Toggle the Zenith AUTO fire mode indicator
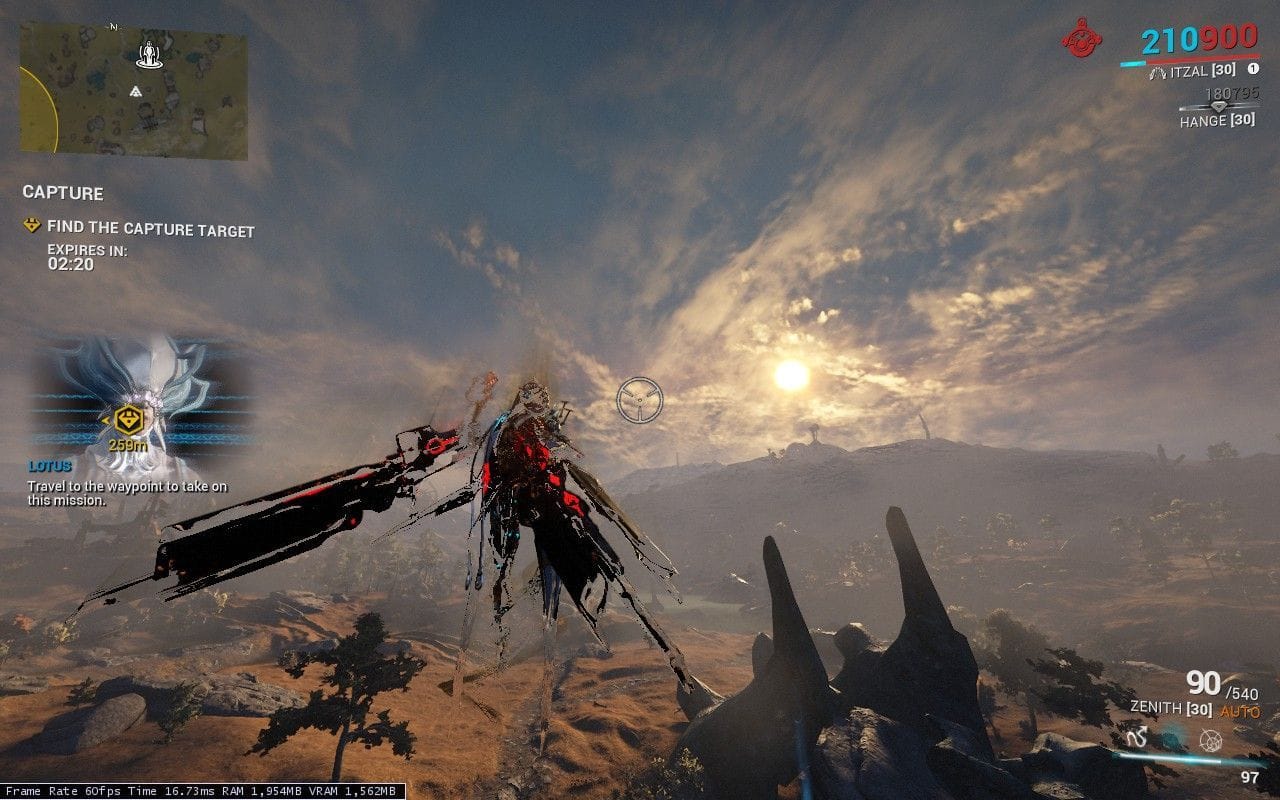The image size is (1280, 800). (x=1240, y=710)
